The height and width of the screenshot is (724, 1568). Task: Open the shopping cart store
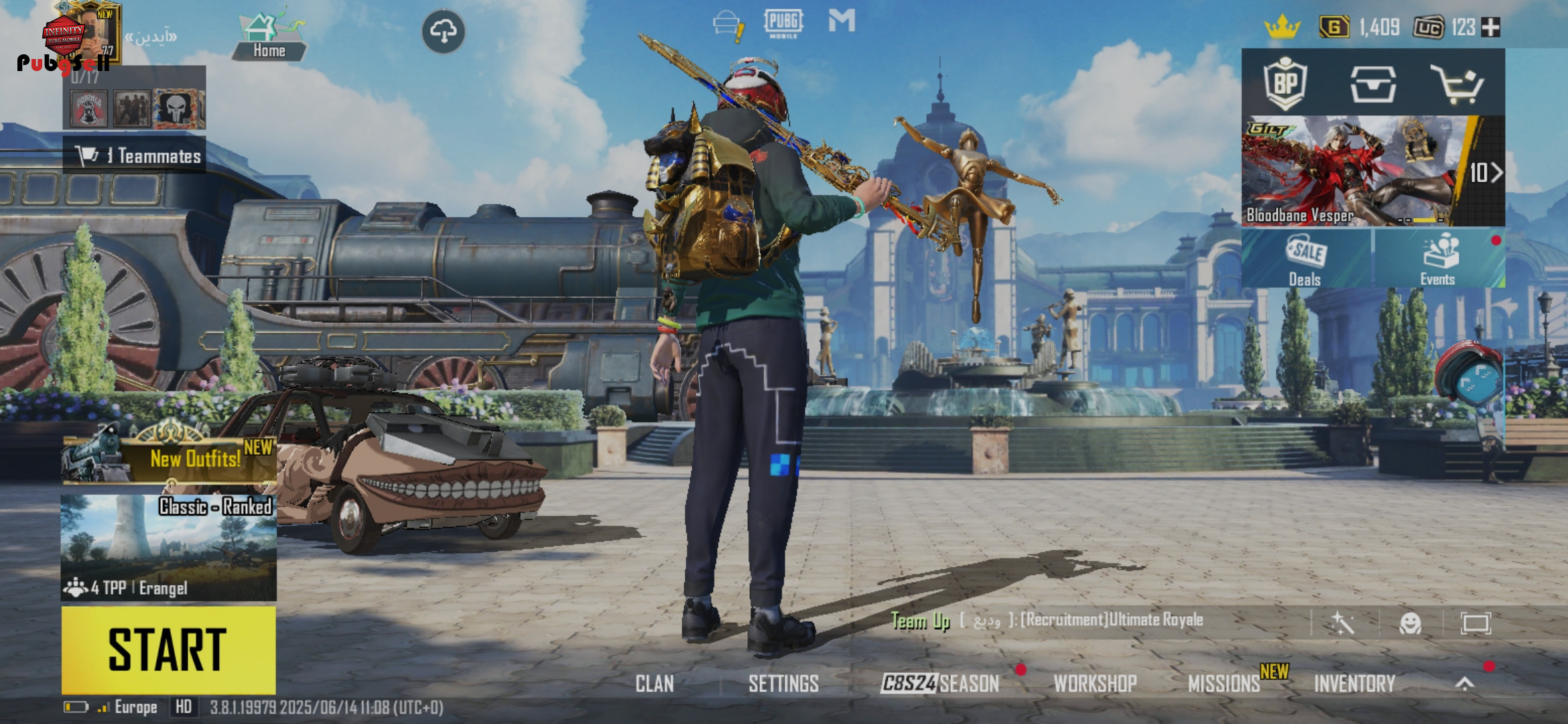click(x=1456, y=84)
